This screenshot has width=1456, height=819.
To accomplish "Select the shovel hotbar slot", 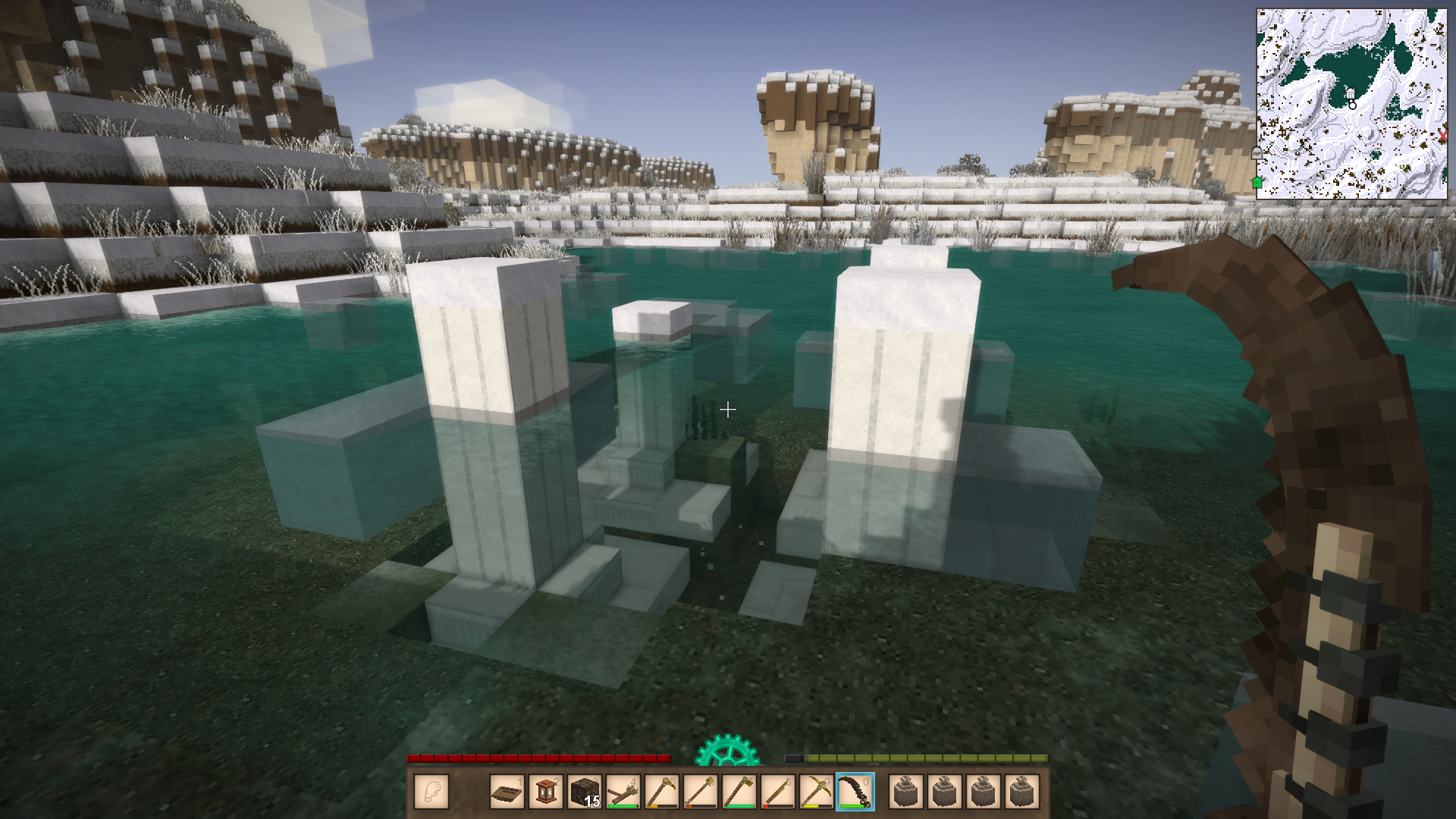I will point(701,792).
